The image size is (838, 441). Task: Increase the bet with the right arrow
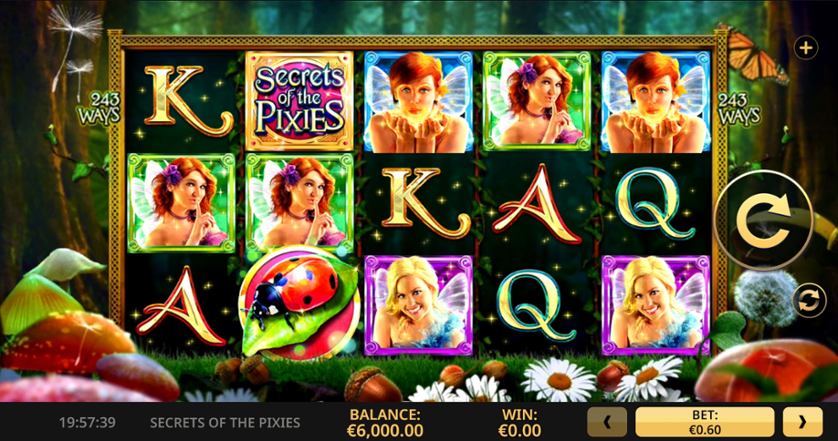click(802, 422)
